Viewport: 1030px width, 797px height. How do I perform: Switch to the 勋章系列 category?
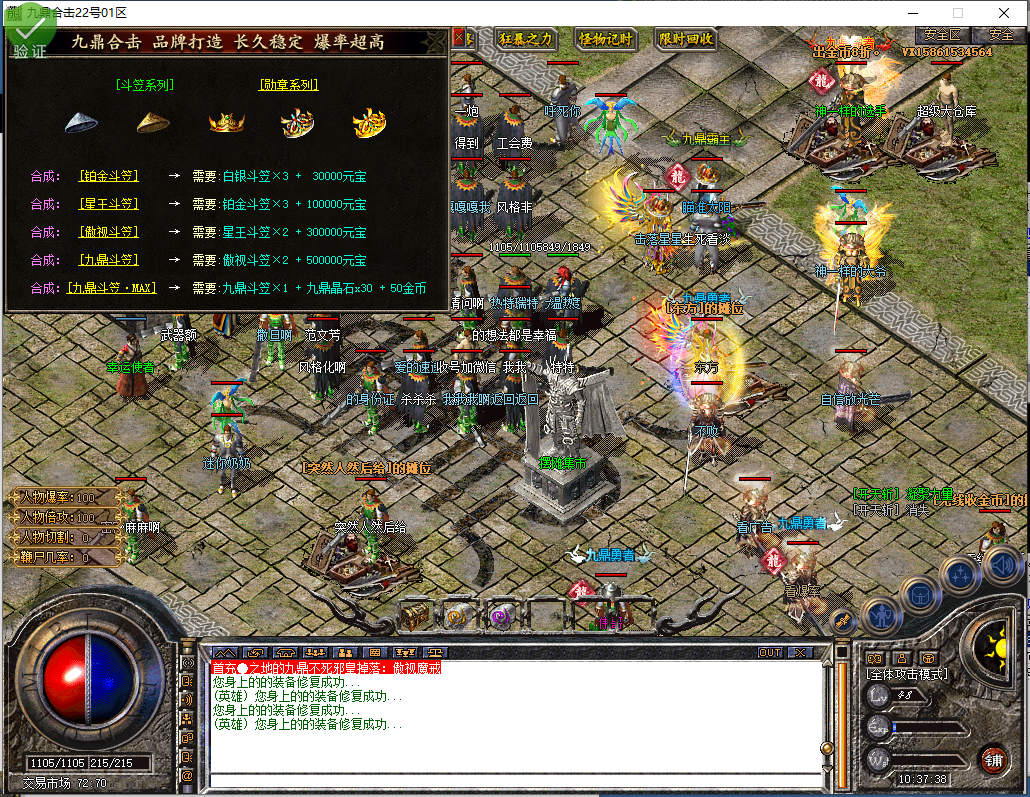coord(289,85)
